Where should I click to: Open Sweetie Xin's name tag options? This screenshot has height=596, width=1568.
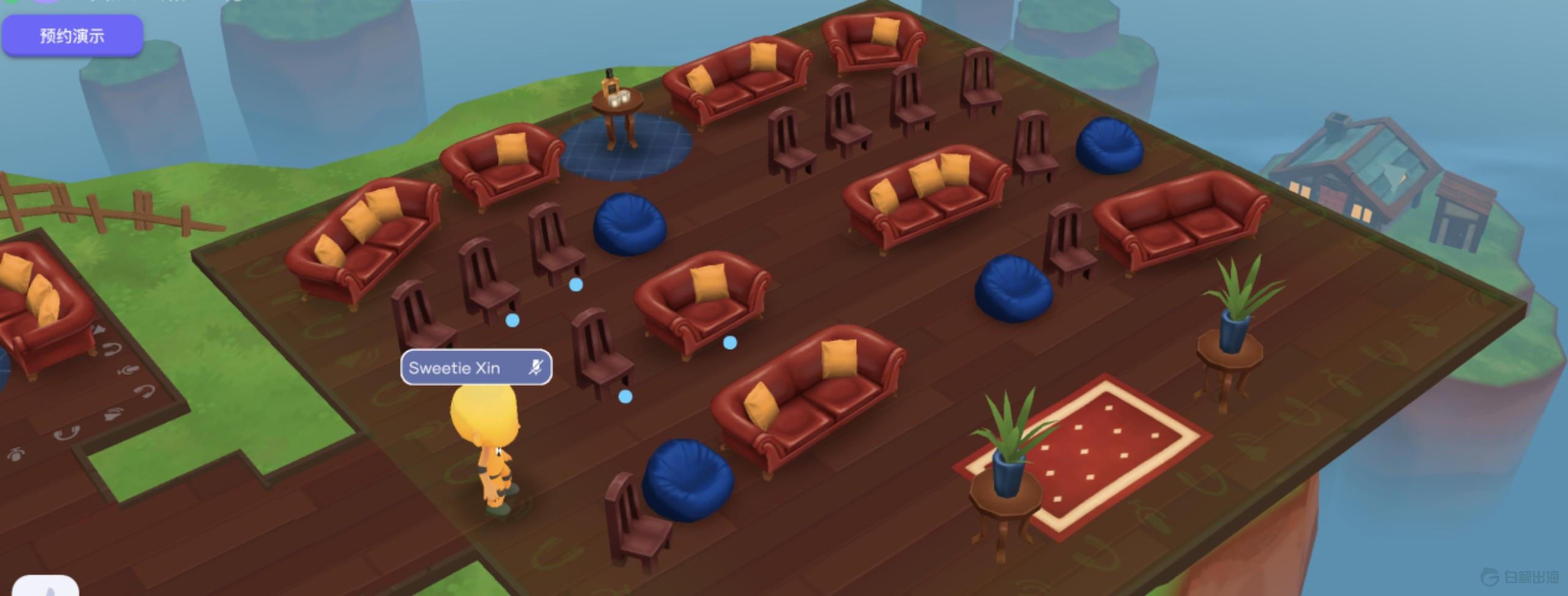pos(477,368)
